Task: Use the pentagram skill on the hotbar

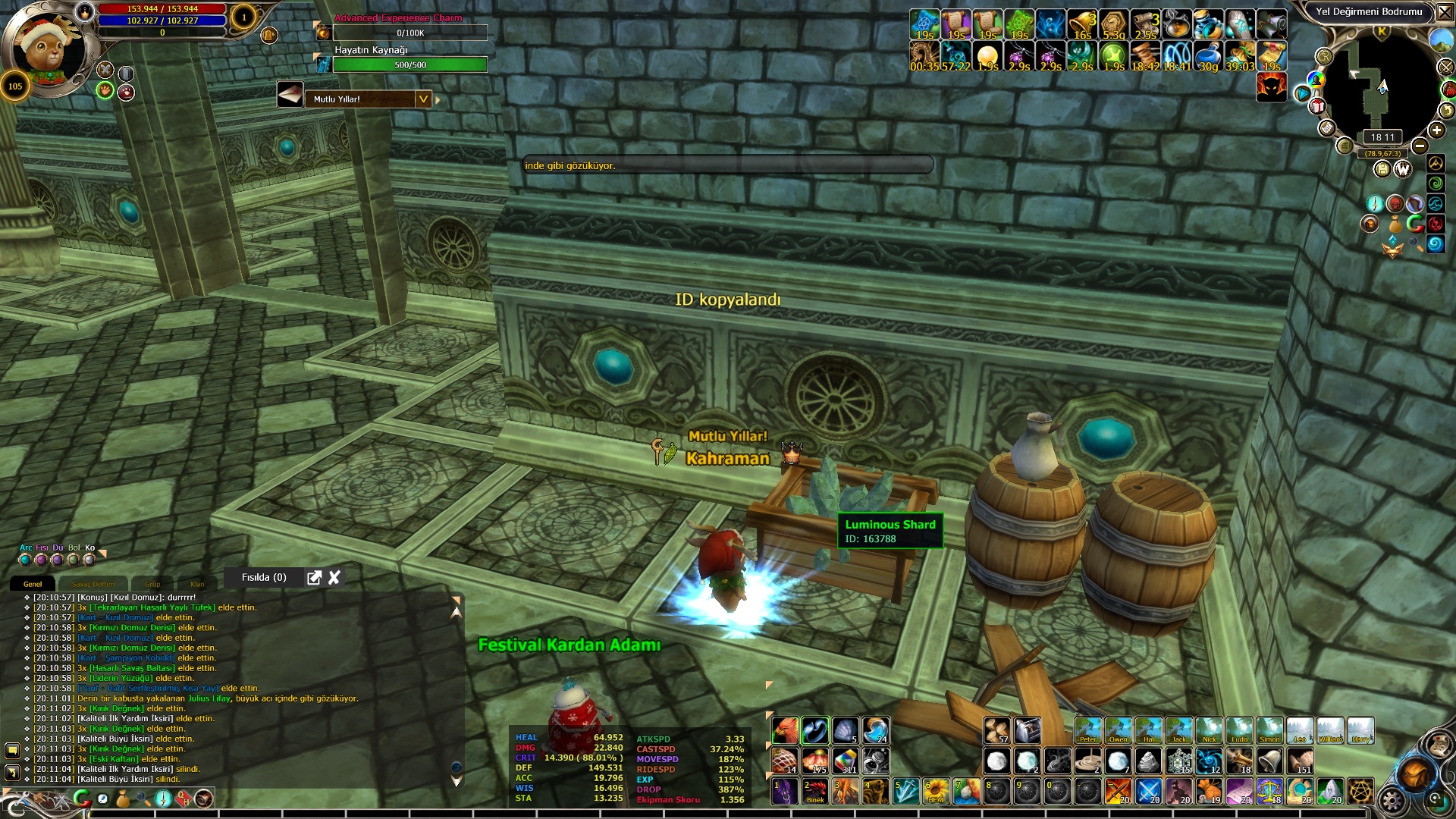Action: pyautogui.click(x=1360, y=792)
